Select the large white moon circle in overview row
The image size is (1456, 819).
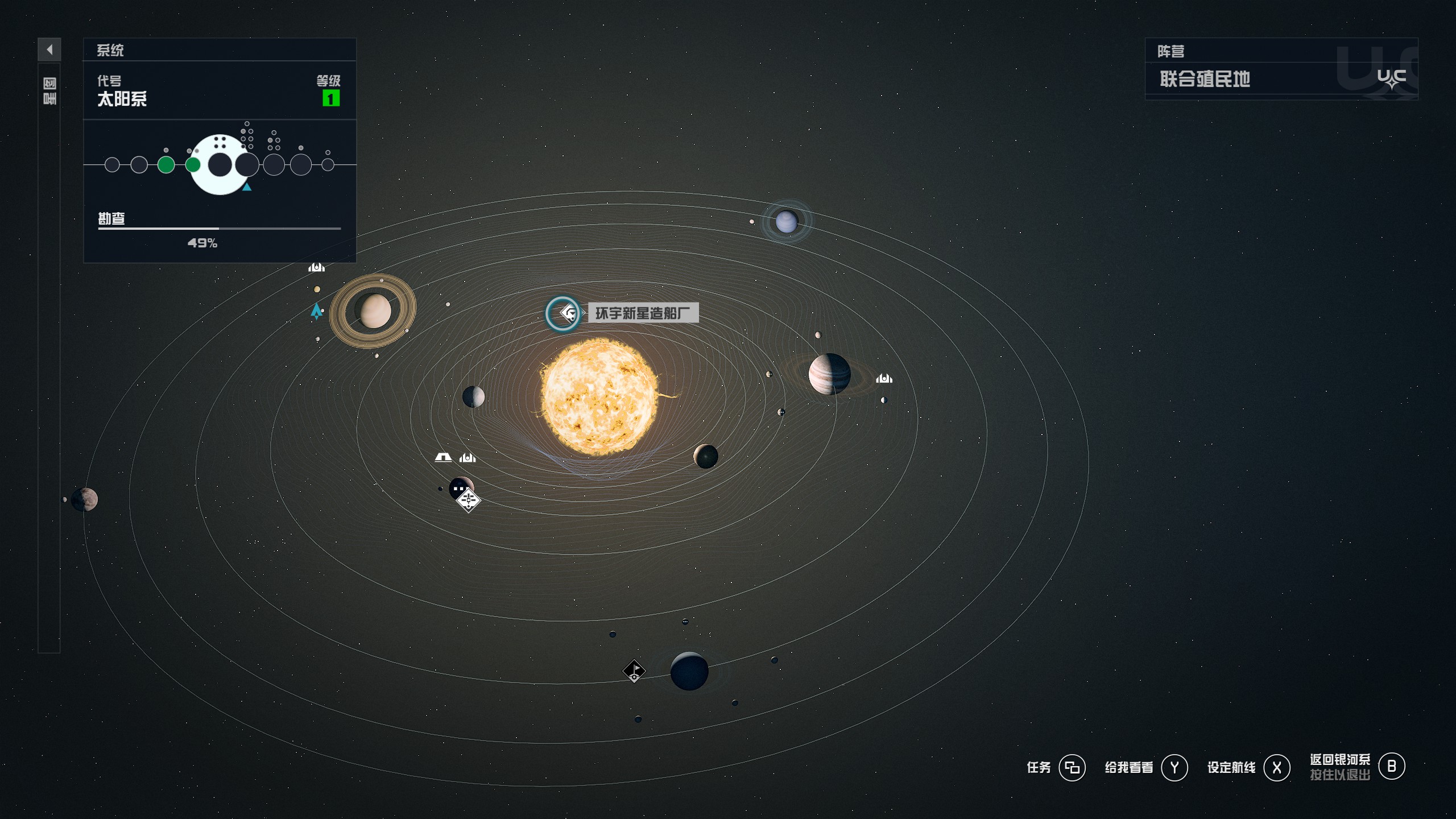(x=220, y=165)
